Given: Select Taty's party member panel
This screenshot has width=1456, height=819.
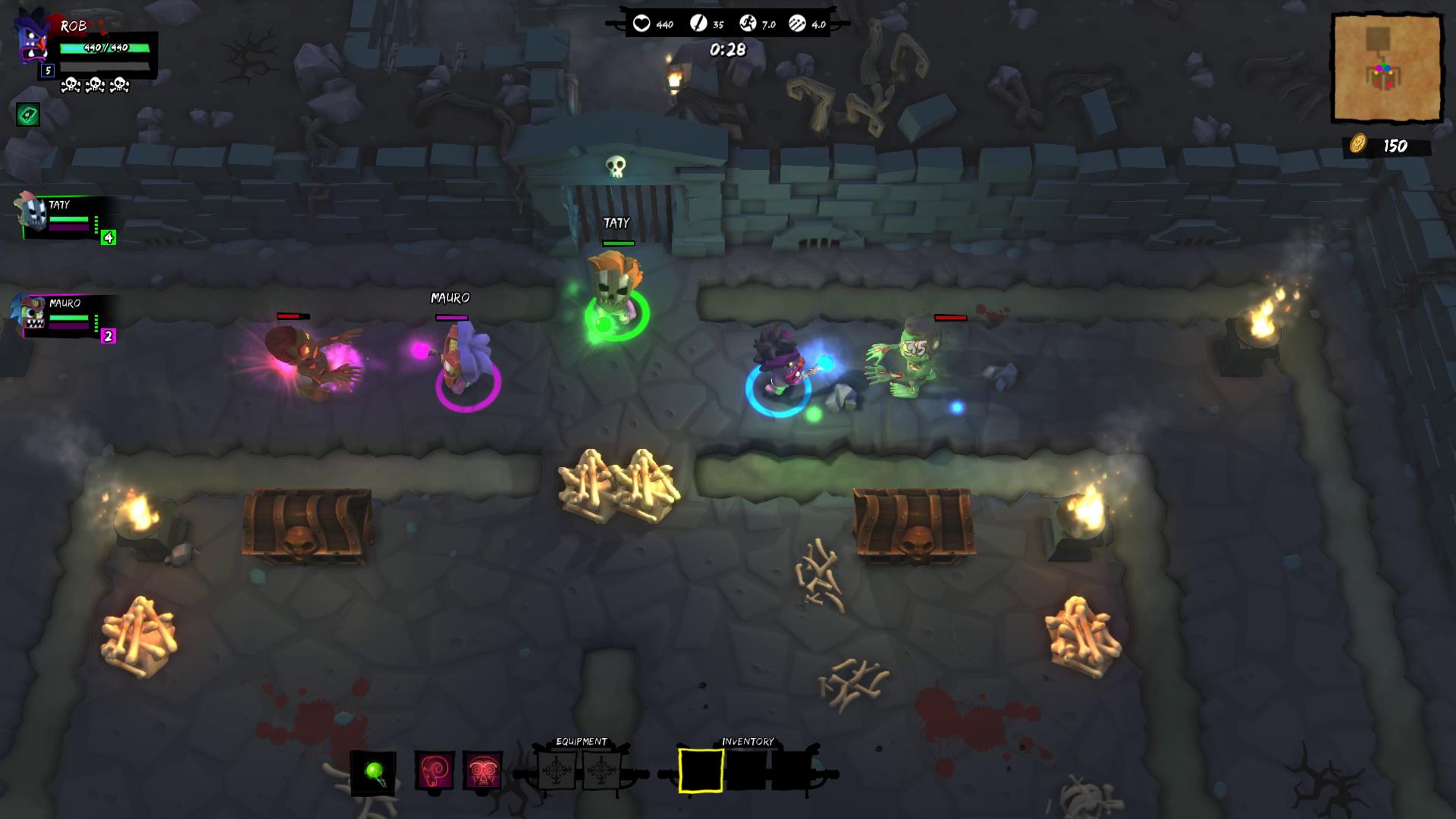Looking at the screenshot, I should coord(67,218).
